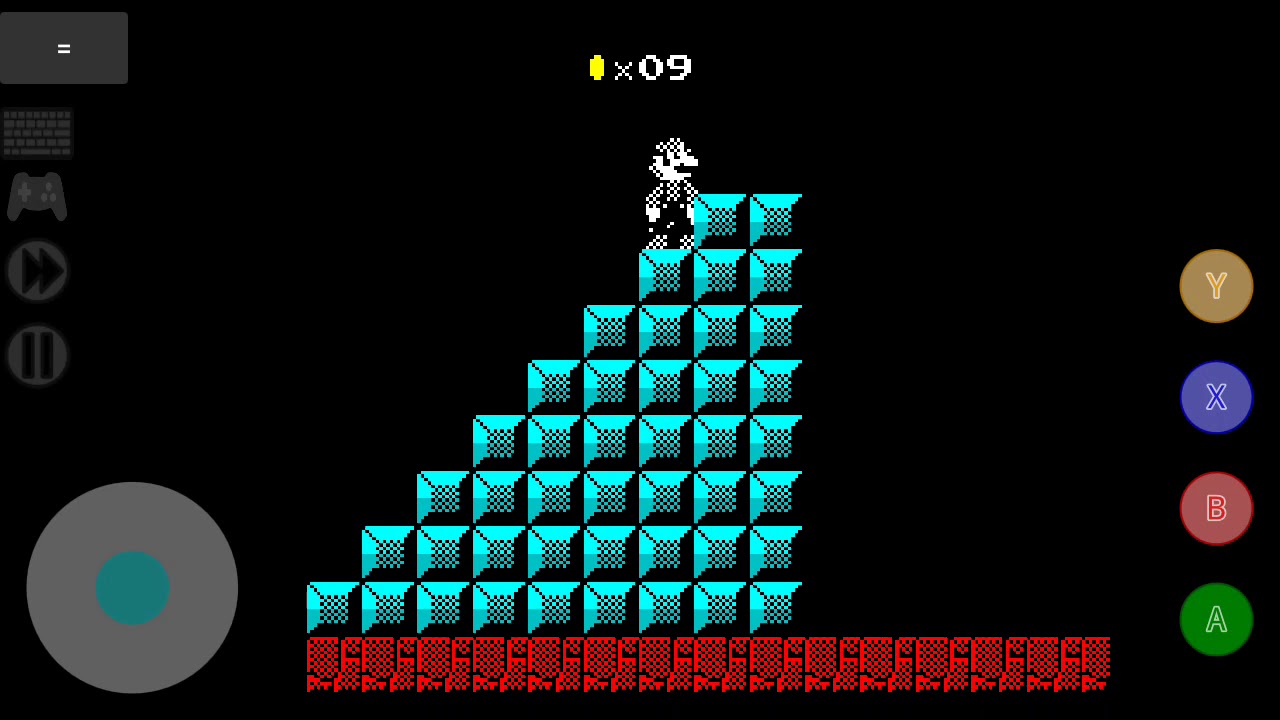Activate the fast-forward speed toggle
Screen dimensions: 1280x720
[37, 270]
